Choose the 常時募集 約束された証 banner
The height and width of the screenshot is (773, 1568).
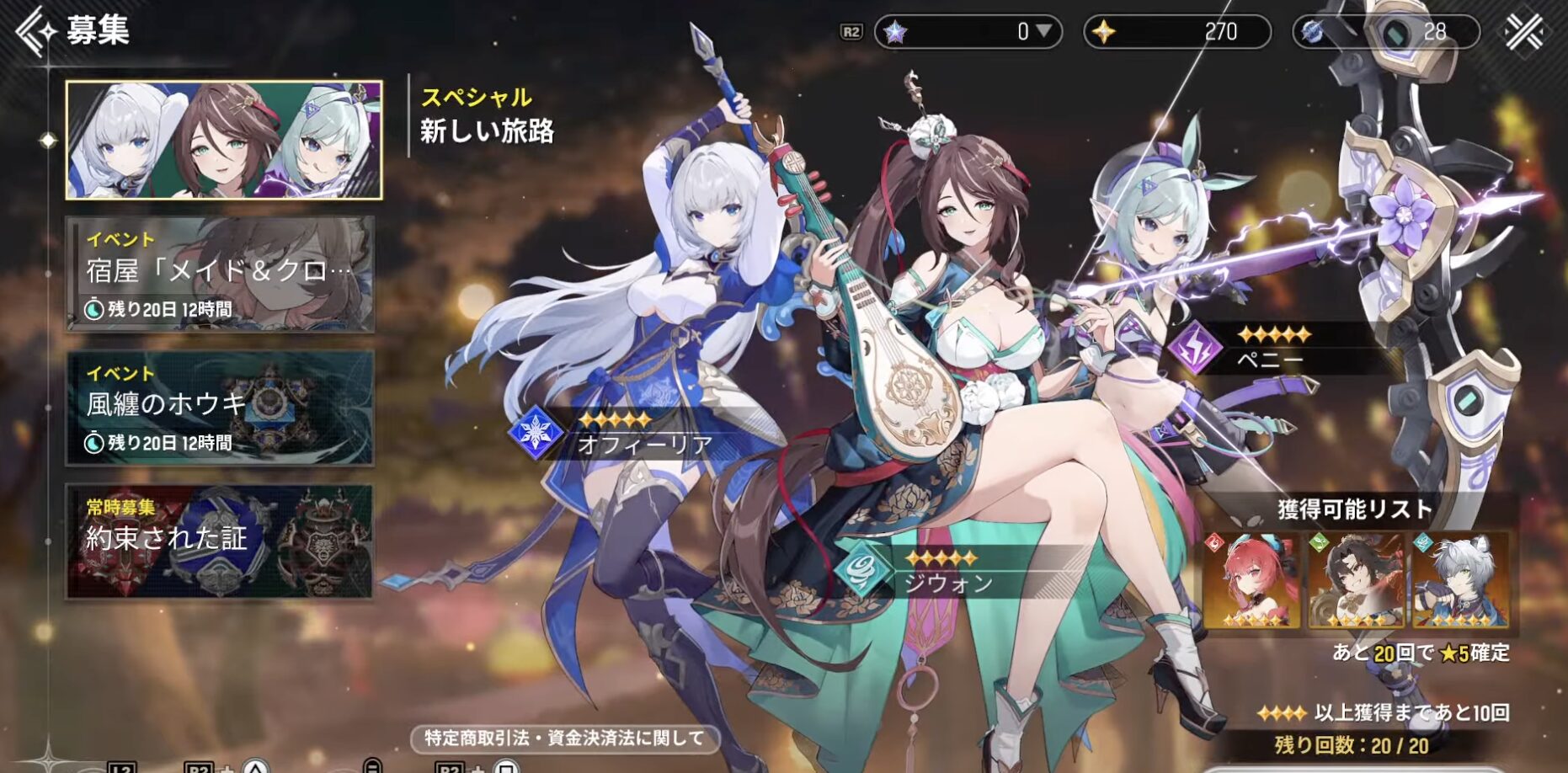pos(220,541)
